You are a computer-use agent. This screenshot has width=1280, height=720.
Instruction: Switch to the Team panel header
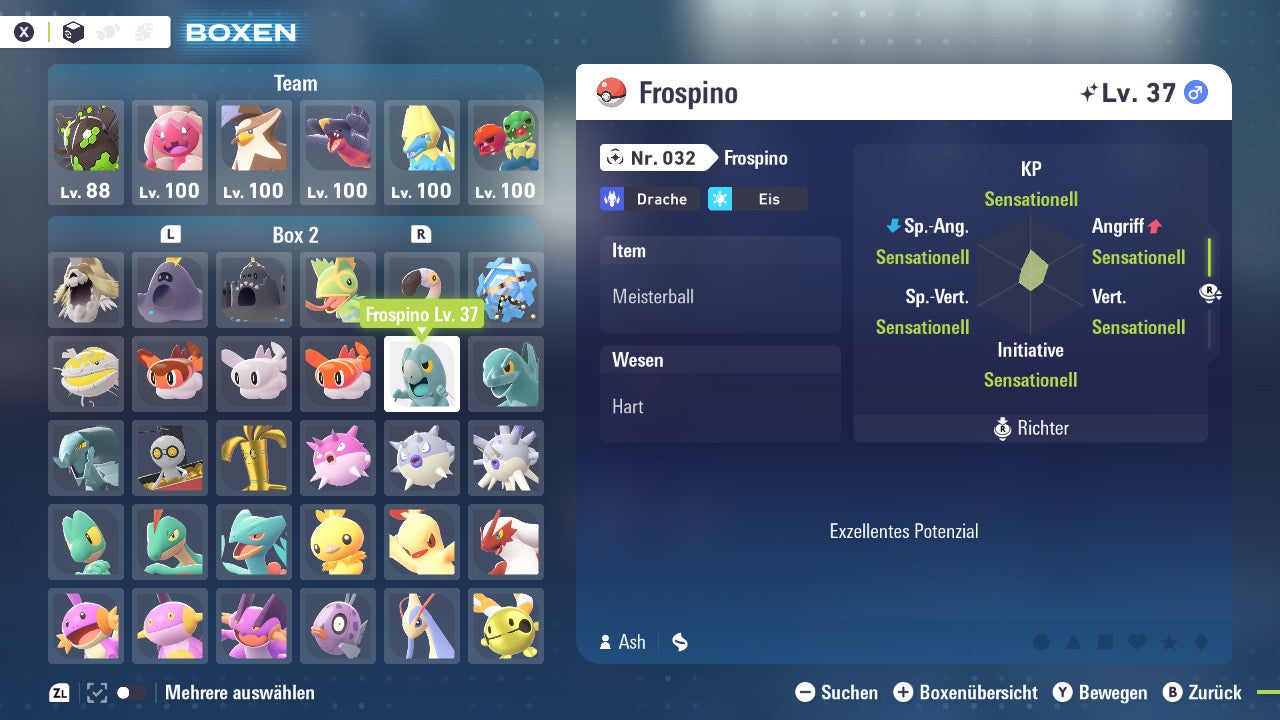pos(295,83)
